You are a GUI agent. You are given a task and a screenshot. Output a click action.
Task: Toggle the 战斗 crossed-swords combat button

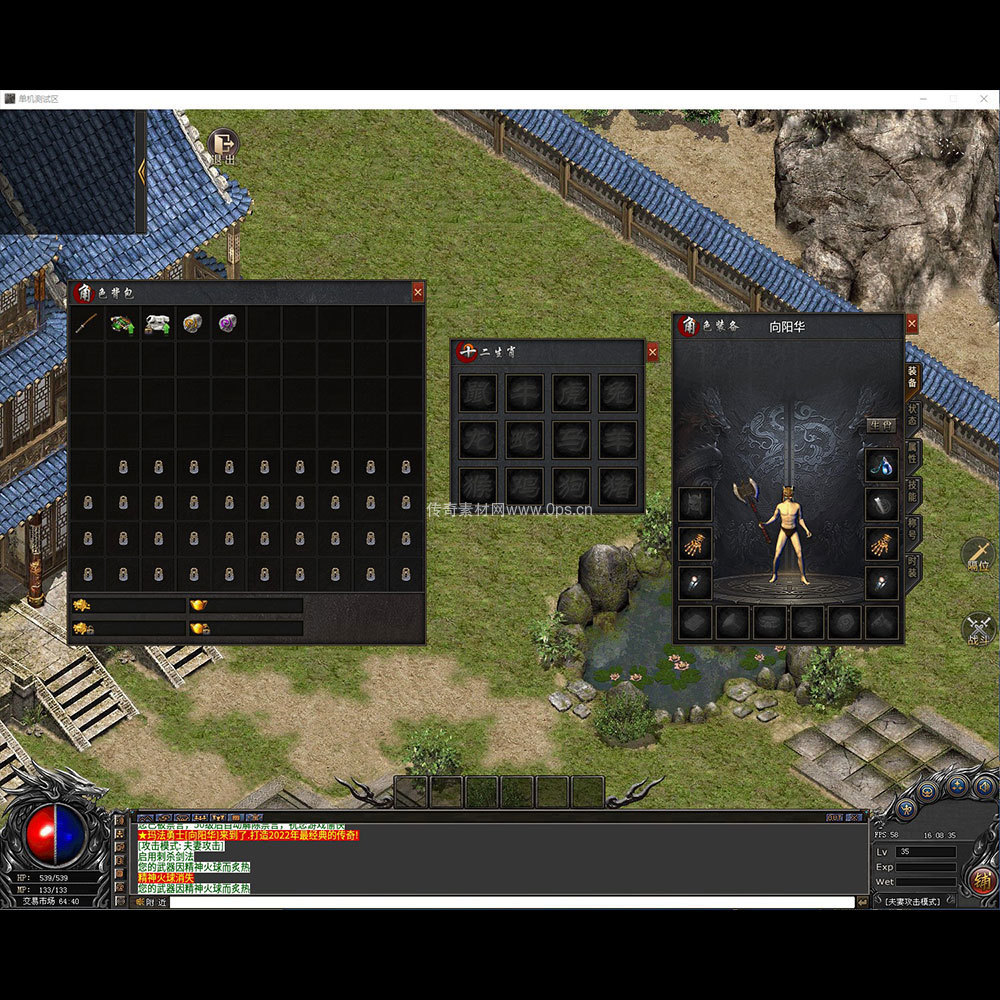(978, 629)
